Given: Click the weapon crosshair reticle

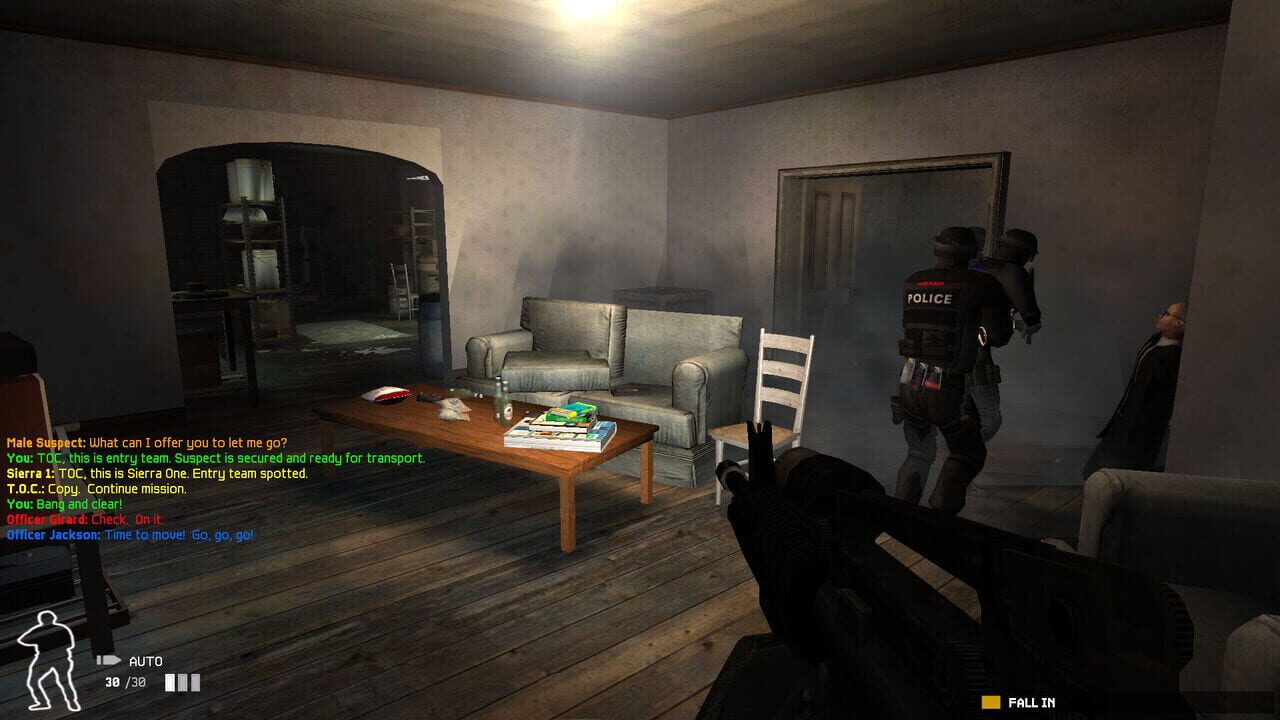Looking at the screenshot, I should tap(640, 360).
